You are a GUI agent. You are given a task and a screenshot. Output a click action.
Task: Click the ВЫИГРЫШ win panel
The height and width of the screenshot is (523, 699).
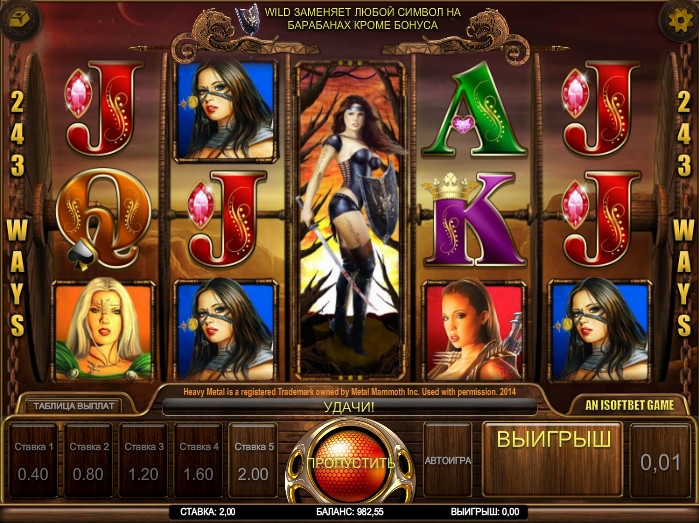coord(552,458)
